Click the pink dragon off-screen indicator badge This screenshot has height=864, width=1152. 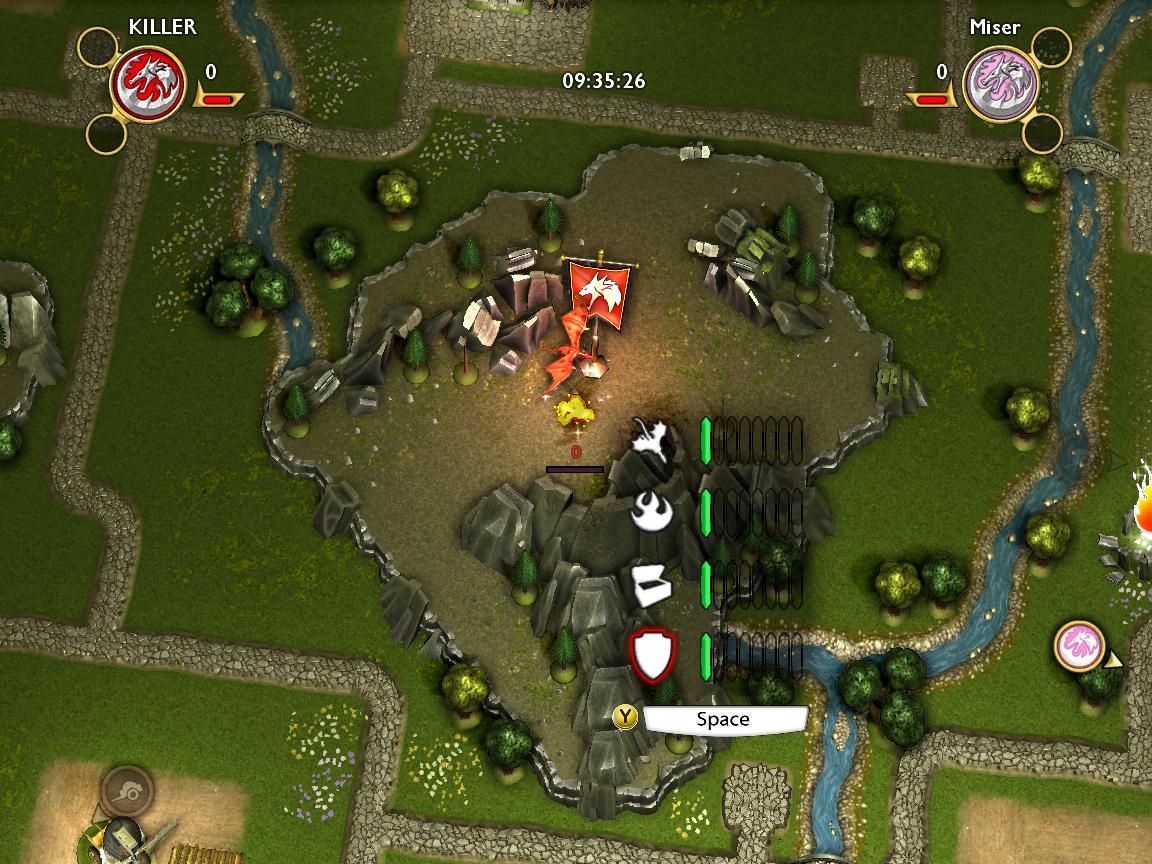point(1079,646)
